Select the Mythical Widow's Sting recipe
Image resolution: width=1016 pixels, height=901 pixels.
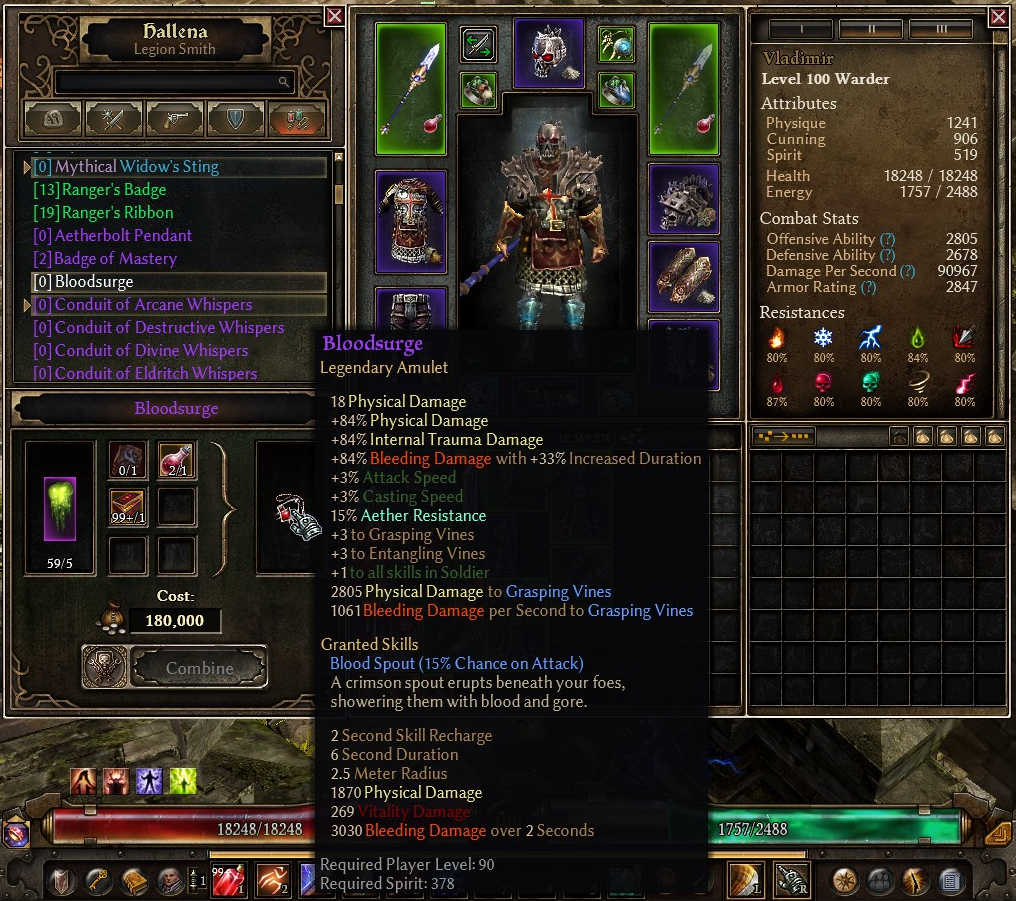(x=136, y=167)
